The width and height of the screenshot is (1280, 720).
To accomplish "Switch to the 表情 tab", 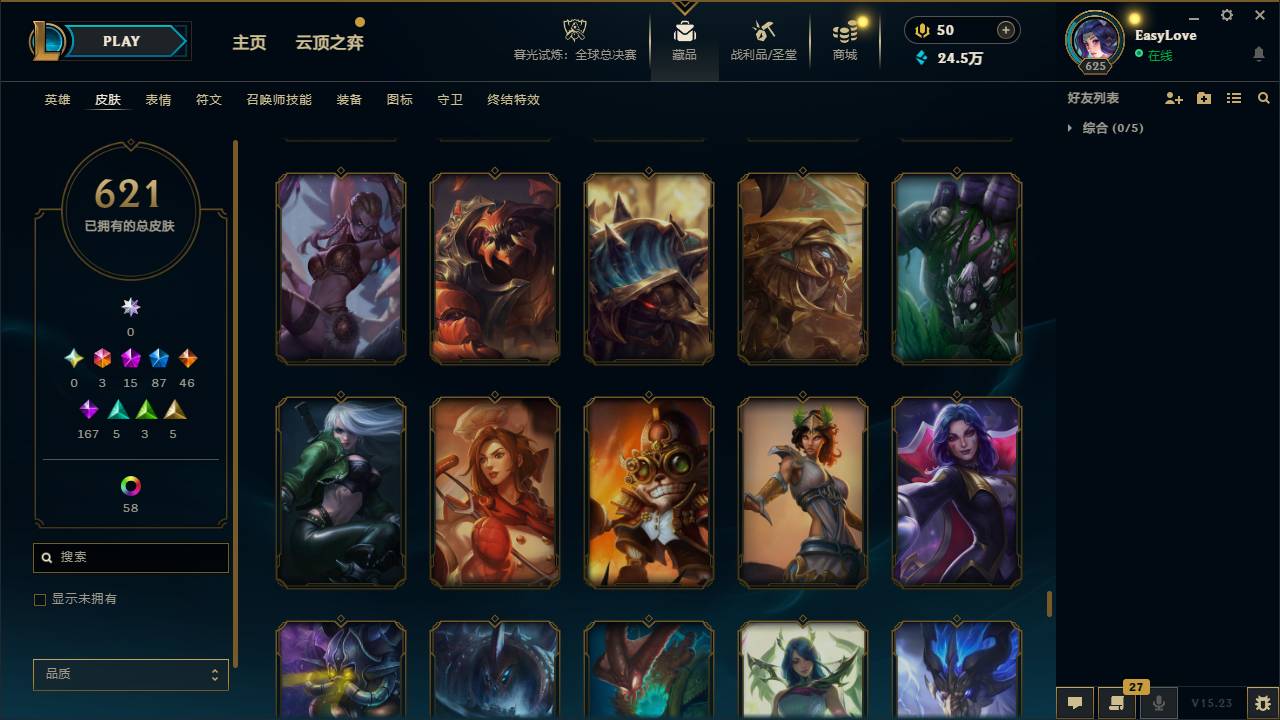I will 158,100.
